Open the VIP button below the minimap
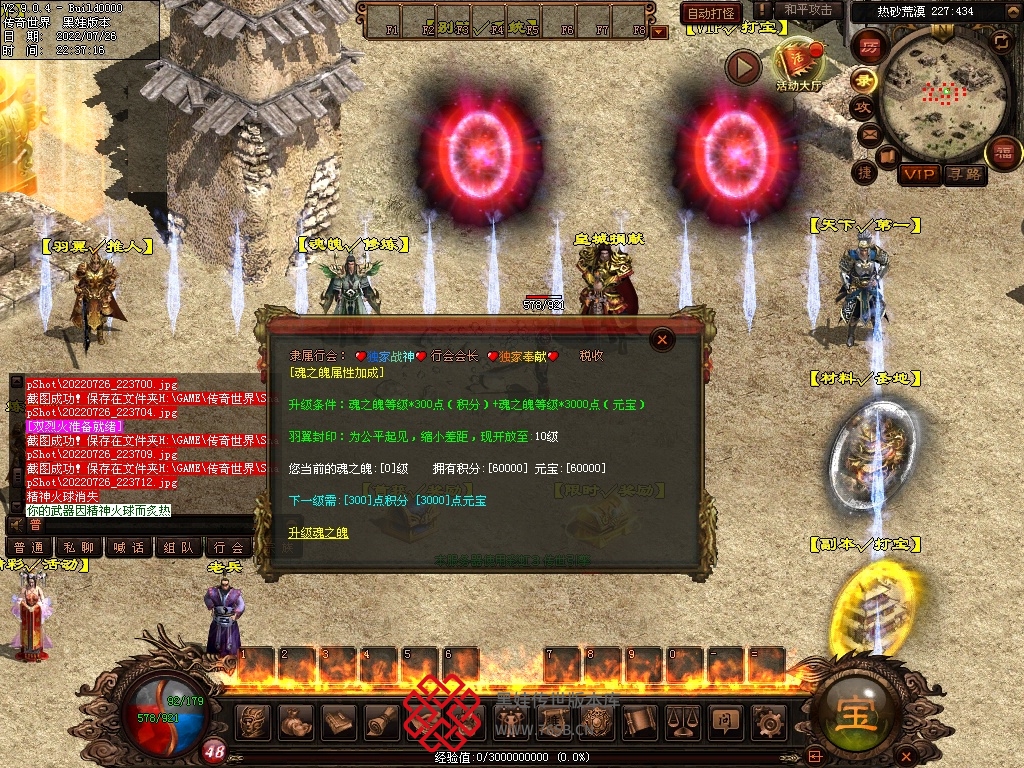This screenshot has height=768, width=1024. tap(918, 175)
